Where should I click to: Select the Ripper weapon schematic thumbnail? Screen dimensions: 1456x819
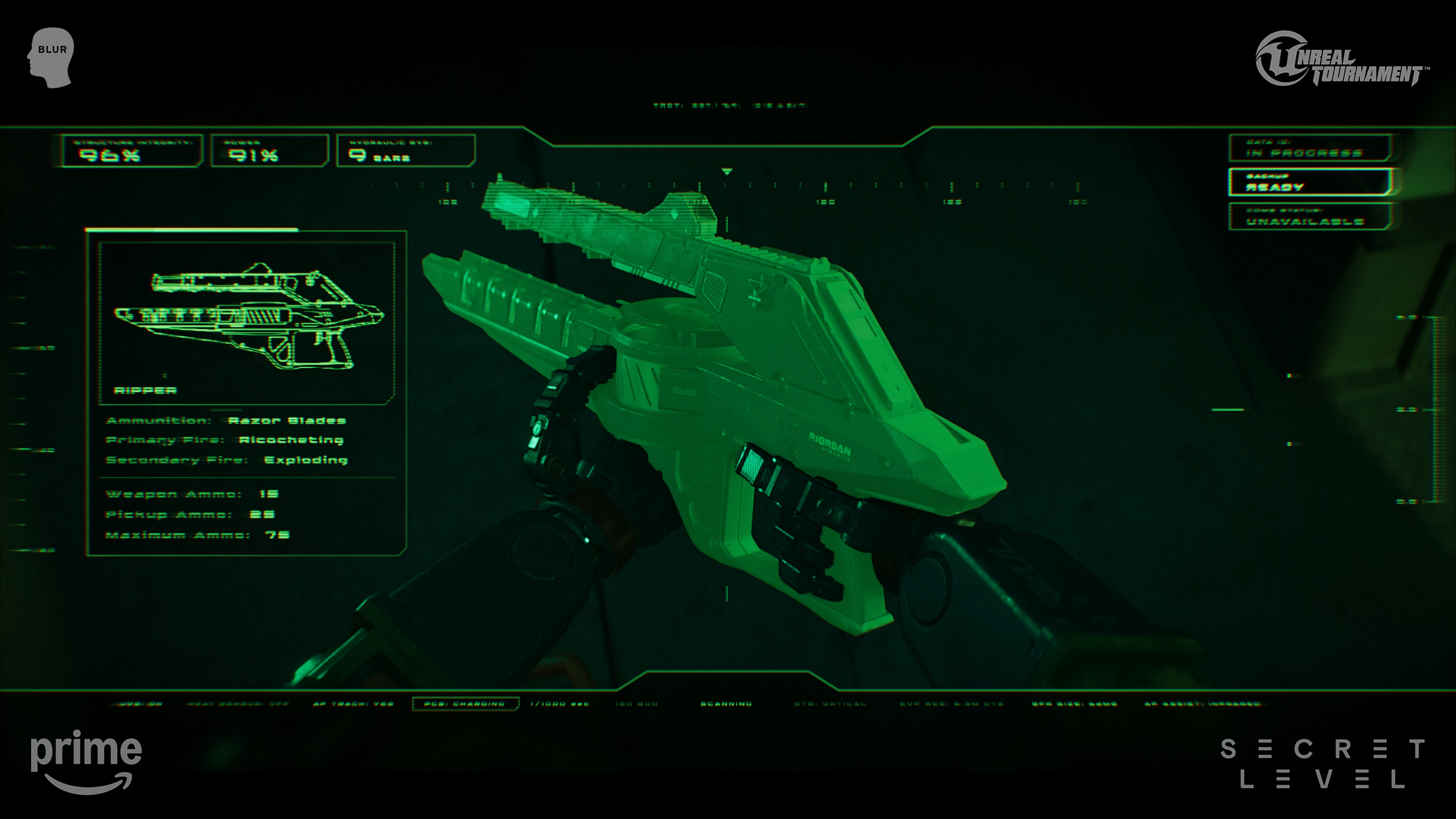pos(247,322)
